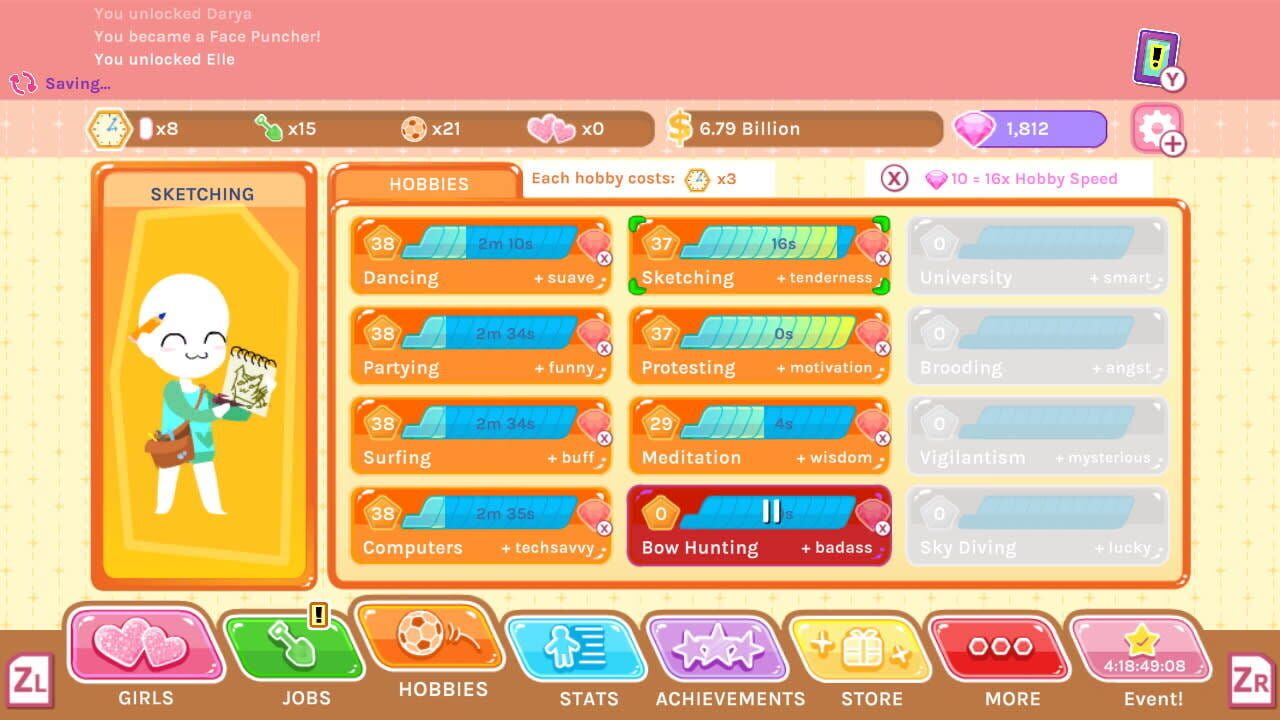Start the Sky Diving hobby
The image size is (1280, 720).
tap(1037, 525)
